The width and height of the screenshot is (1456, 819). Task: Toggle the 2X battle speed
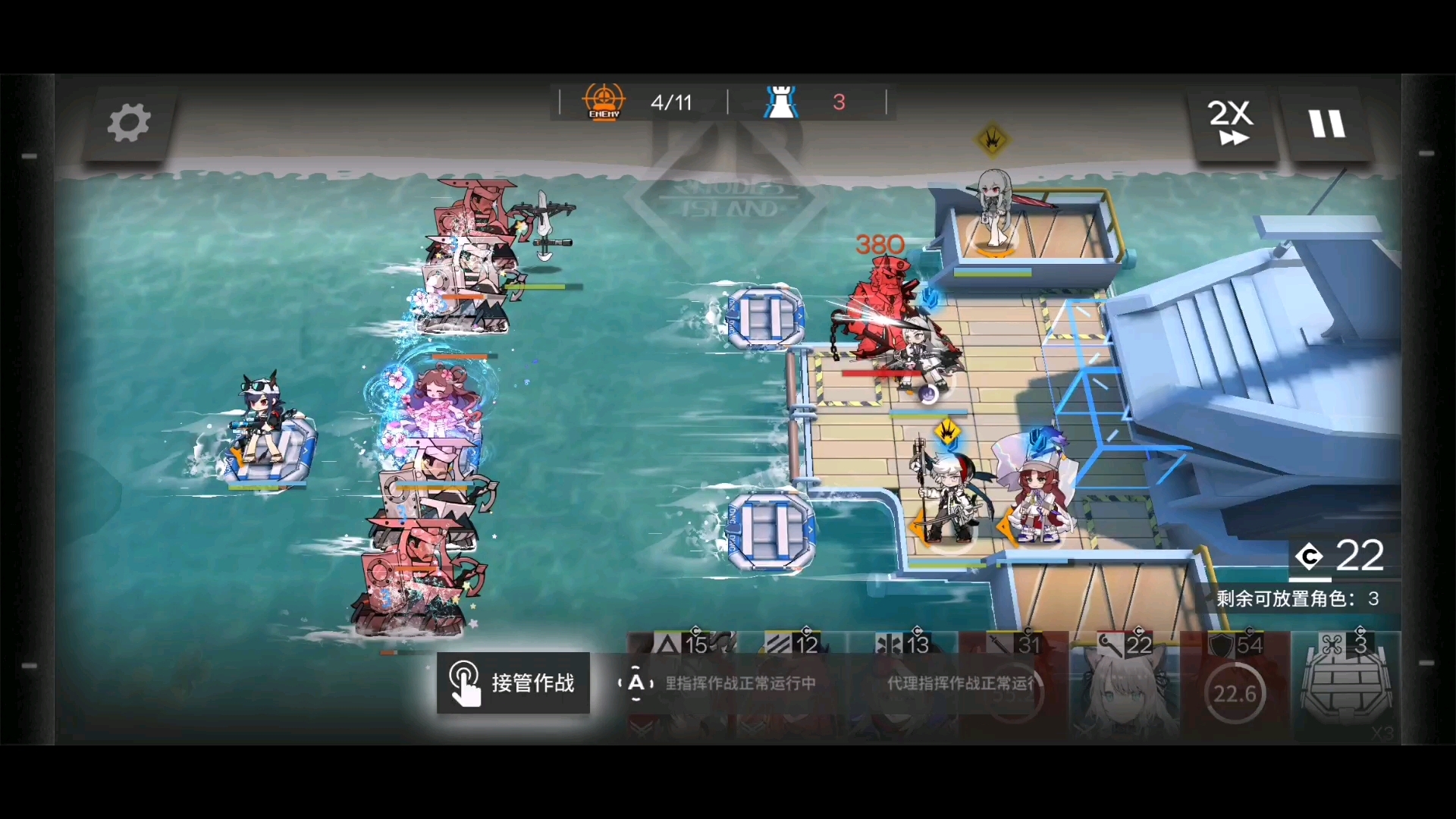pyautogui.click(x=1232, y=123)
